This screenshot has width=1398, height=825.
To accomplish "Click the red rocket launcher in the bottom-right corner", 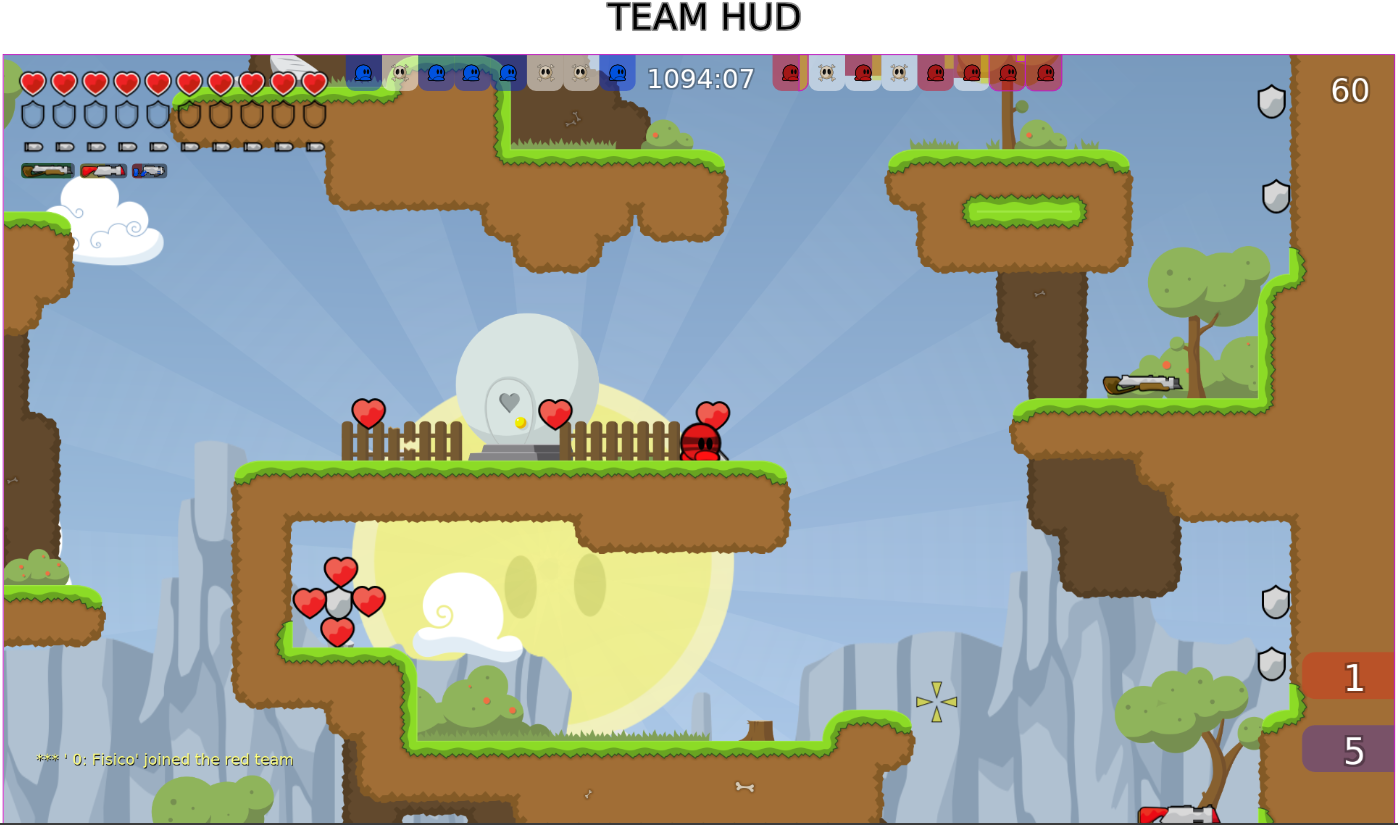I will point(1180,812).
